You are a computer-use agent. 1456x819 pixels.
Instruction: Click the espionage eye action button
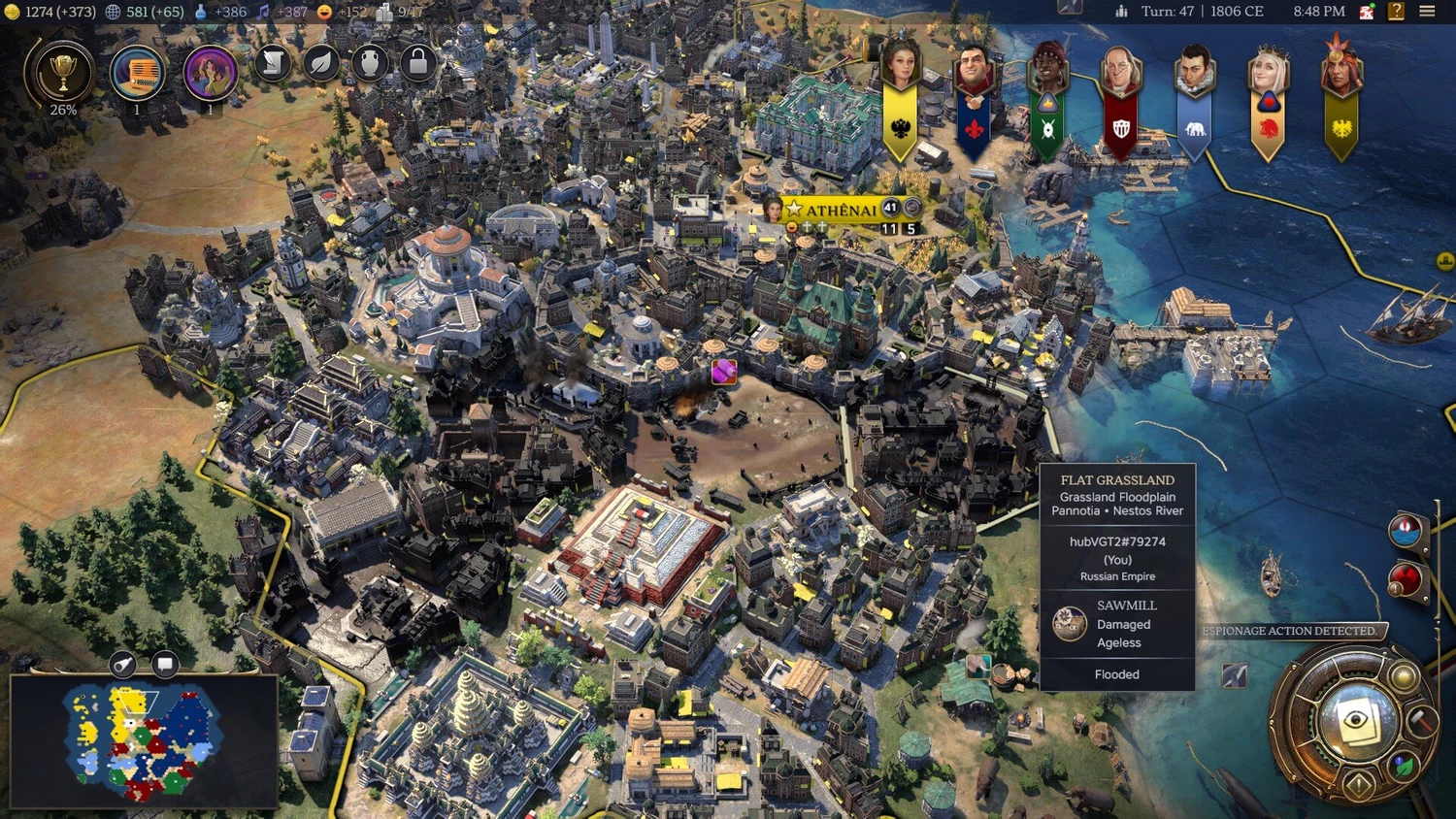click(x=1357, y=720)
